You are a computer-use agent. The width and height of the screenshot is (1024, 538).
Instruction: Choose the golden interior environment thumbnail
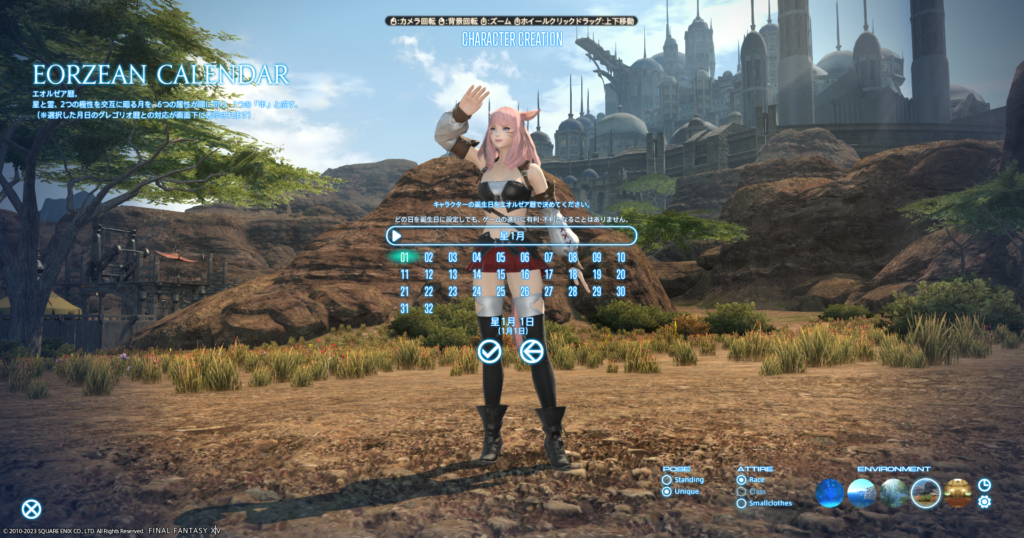click(x=958, y=493)
